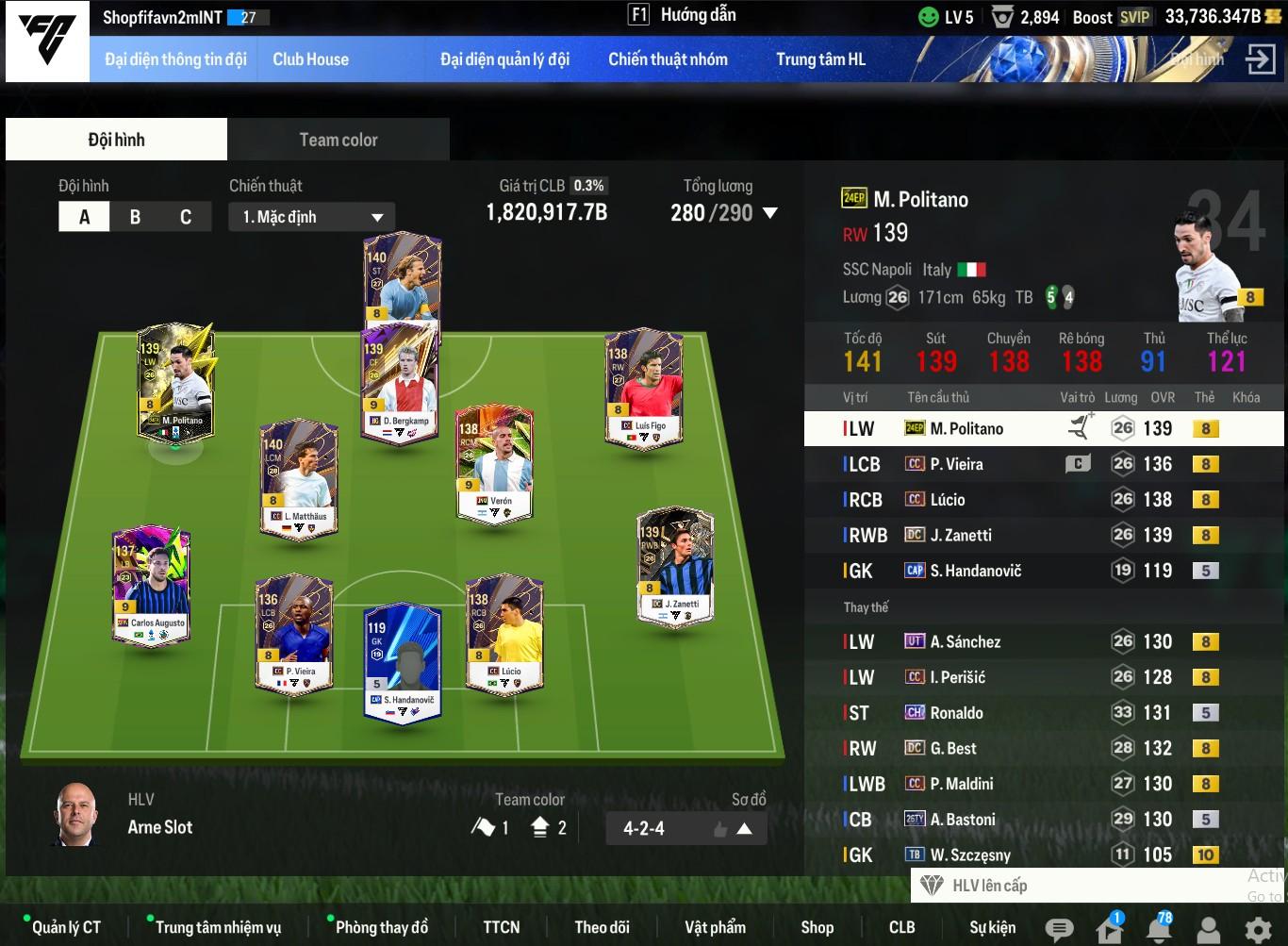This screenshot has height=946, width=1288.
Task: Select squad C formation slot
Action: point(186,217)
